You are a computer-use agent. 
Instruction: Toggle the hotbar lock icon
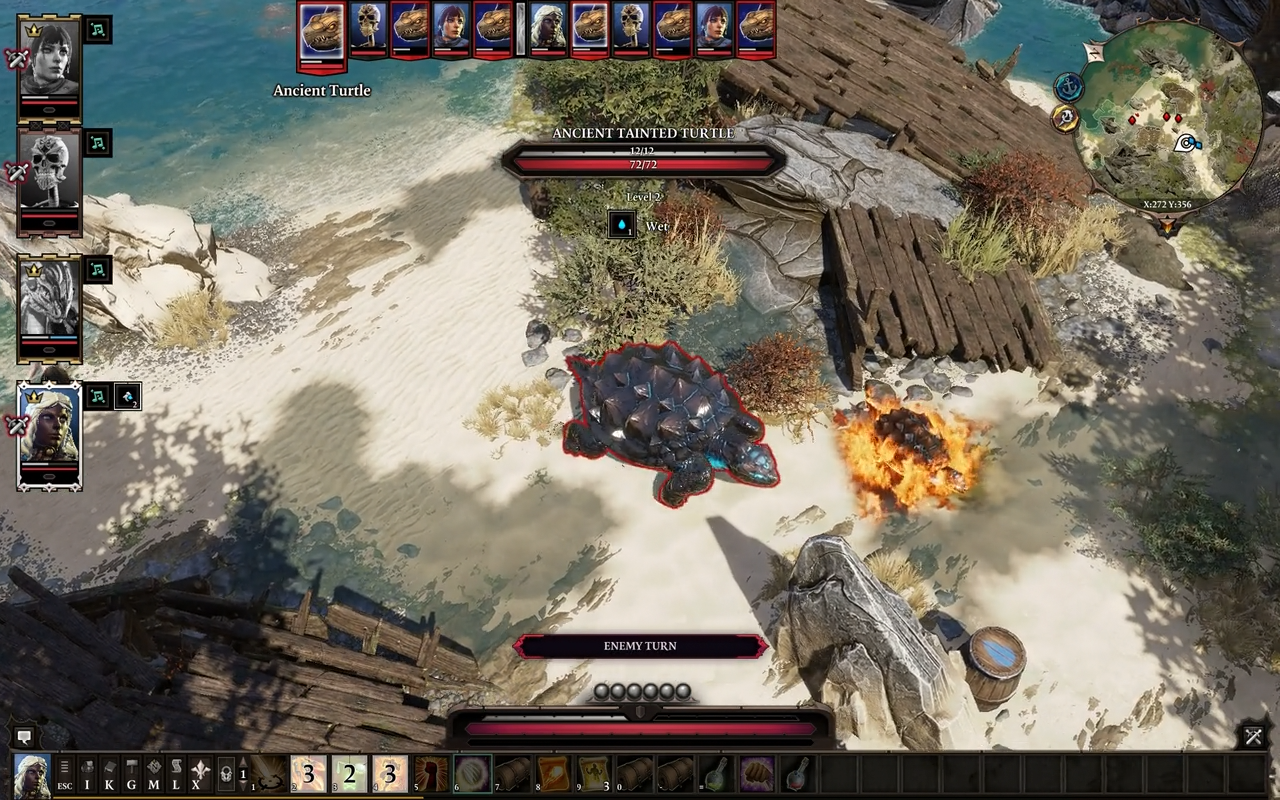click(x=227, y=774)
